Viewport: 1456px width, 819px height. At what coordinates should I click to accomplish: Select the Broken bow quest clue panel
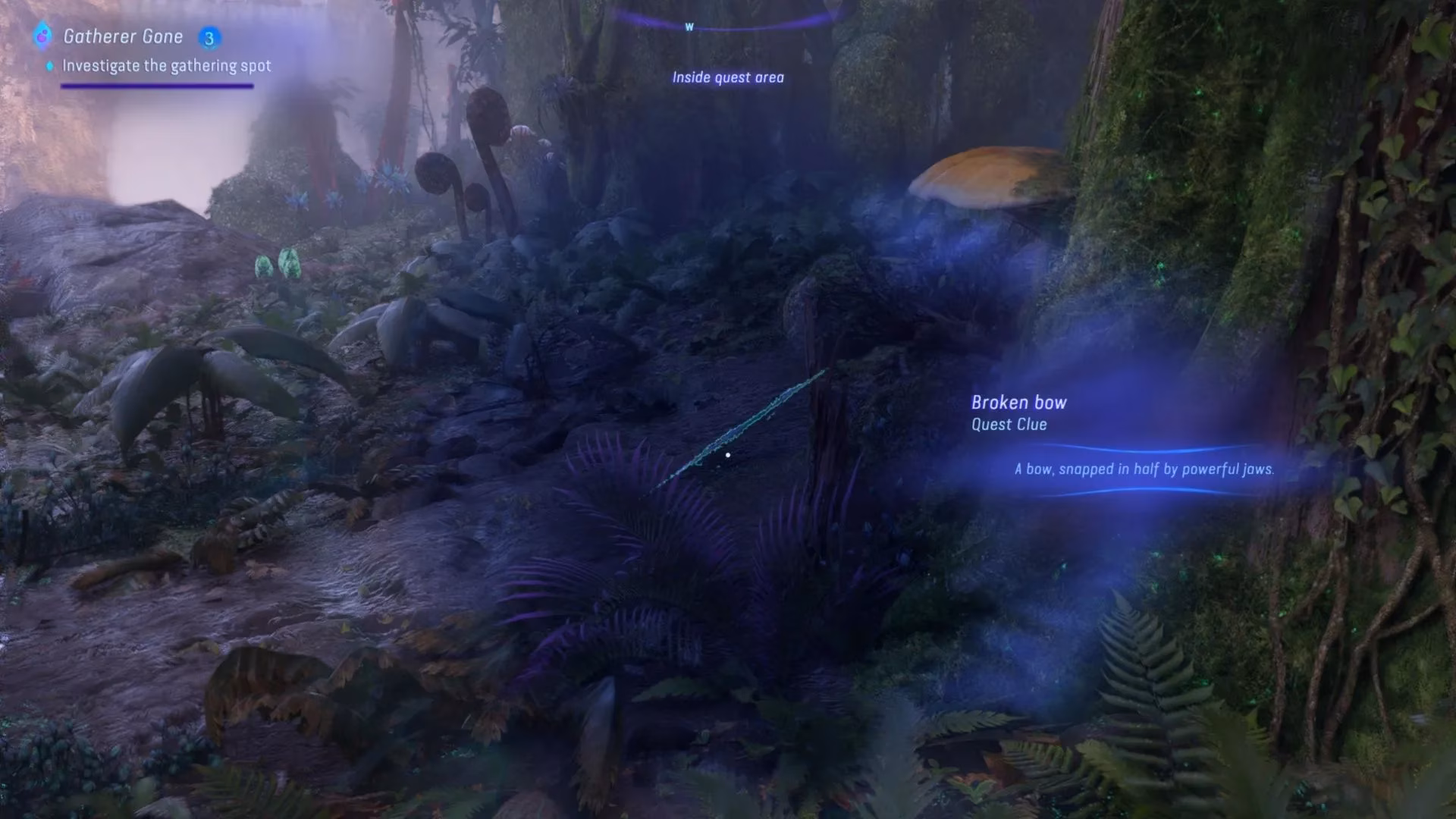pyautogui.click(x=1122, y=436)
